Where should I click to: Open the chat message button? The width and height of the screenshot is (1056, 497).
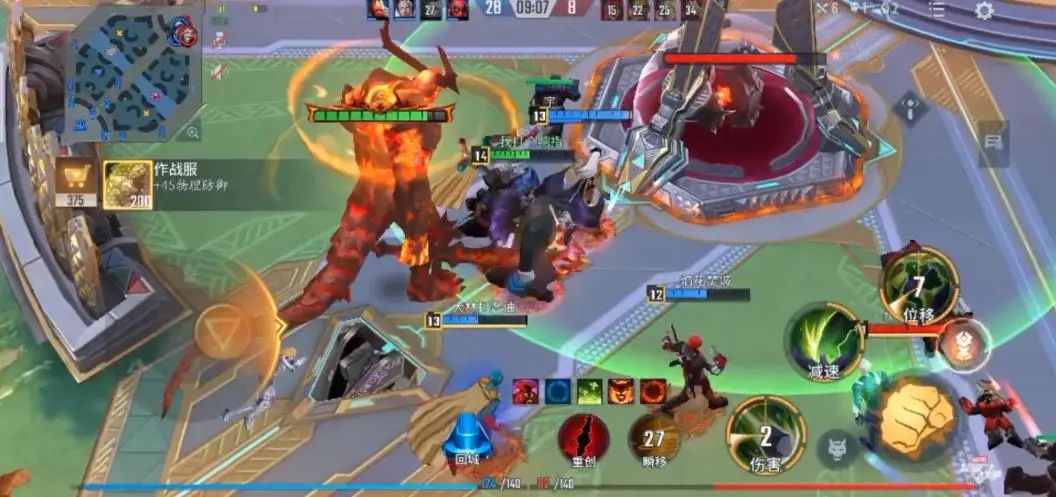pyautogui.click(x=993, y=144)
